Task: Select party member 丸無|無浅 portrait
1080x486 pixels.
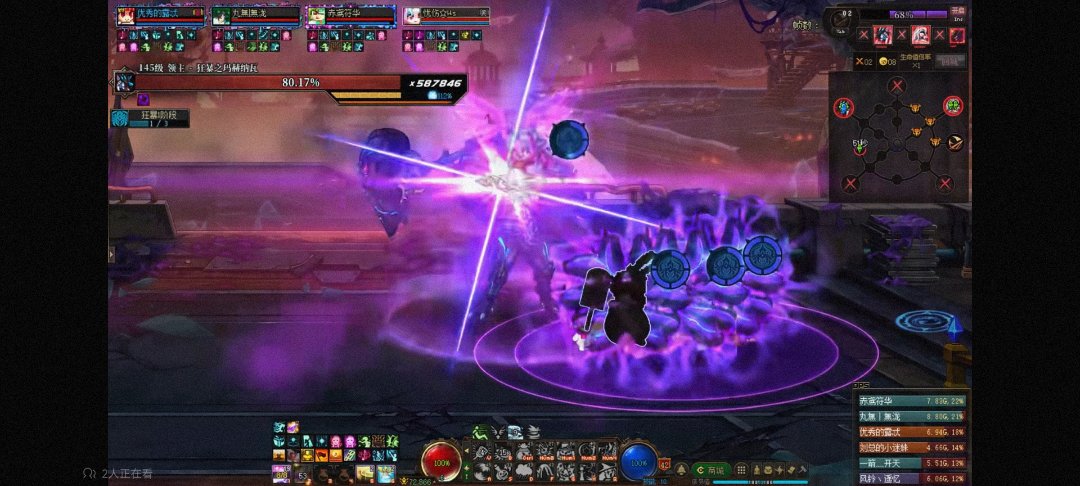Action: click(220, 16)
